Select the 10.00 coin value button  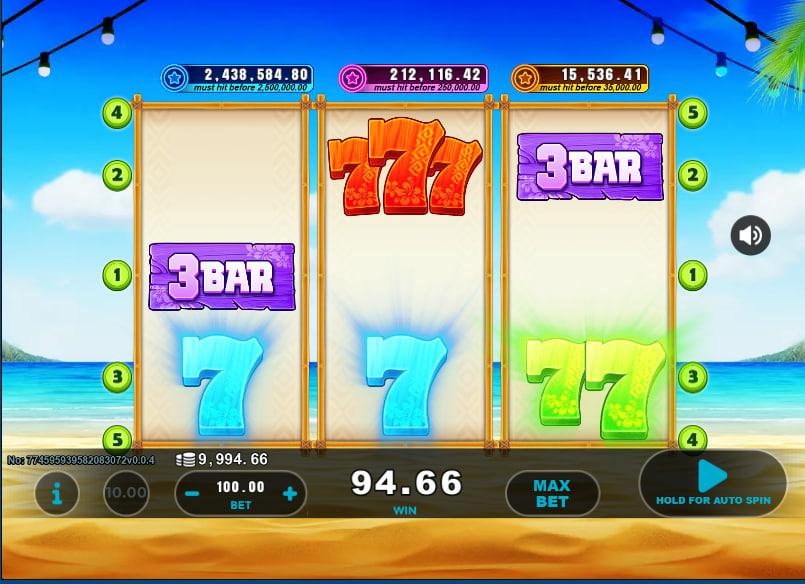pyautogui.click(x=126, y=493)
